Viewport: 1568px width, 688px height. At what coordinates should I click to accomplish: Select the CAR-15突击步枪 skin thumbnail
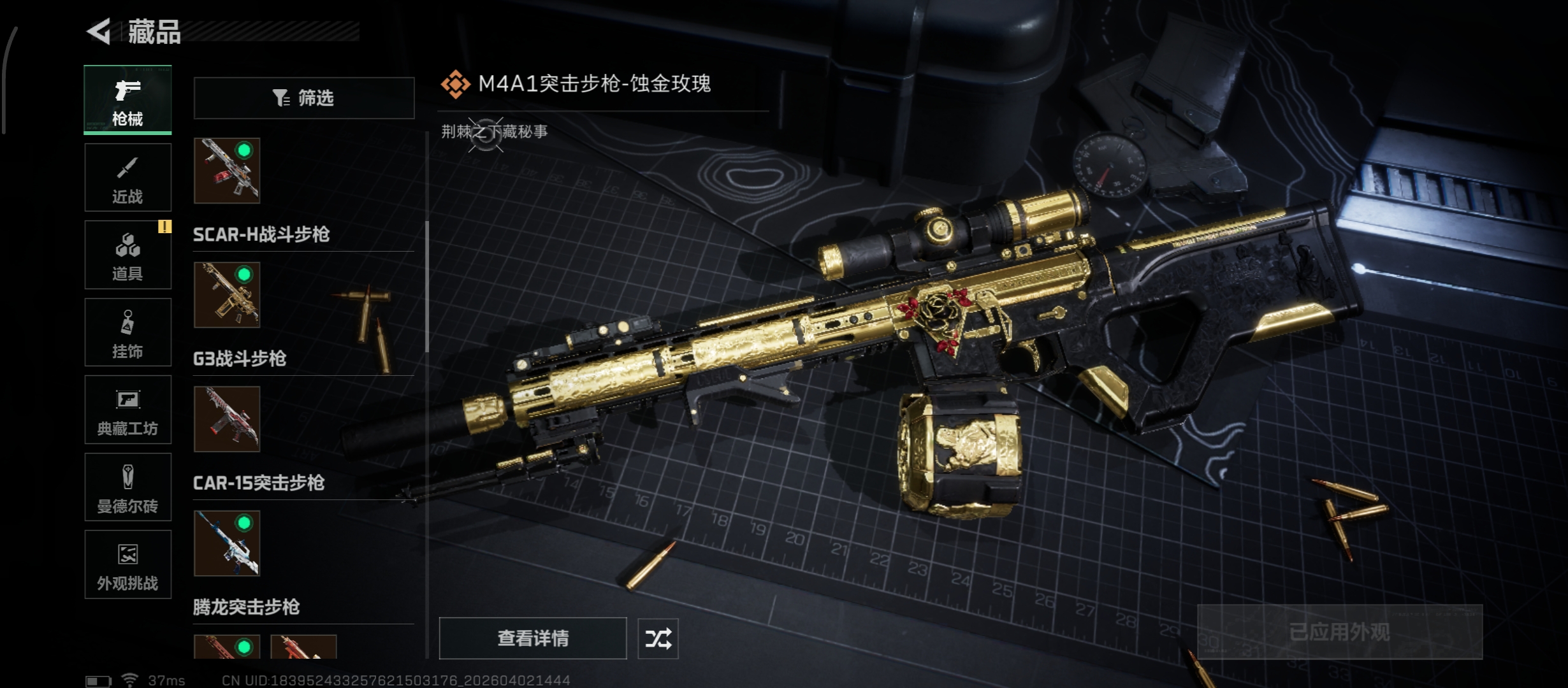[x=227, y=419]
